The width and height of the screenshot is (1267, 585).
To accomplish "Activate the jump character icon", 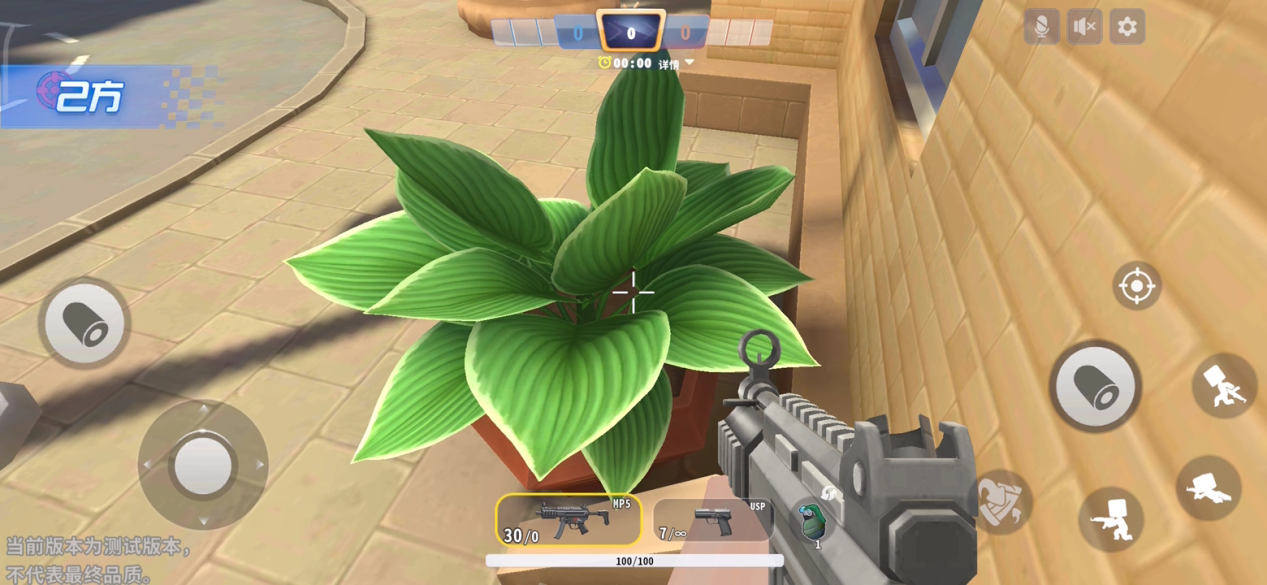I will coord(1224,385).
